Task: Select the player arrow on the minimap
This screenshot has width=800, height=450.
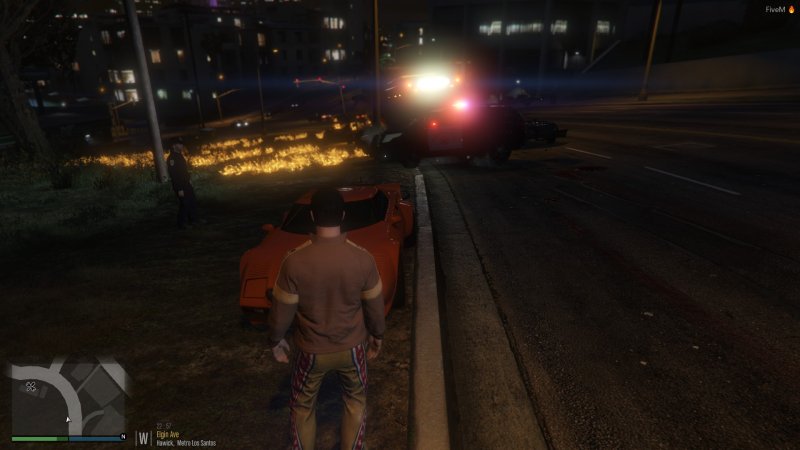Action: click(x=67, y=419)
